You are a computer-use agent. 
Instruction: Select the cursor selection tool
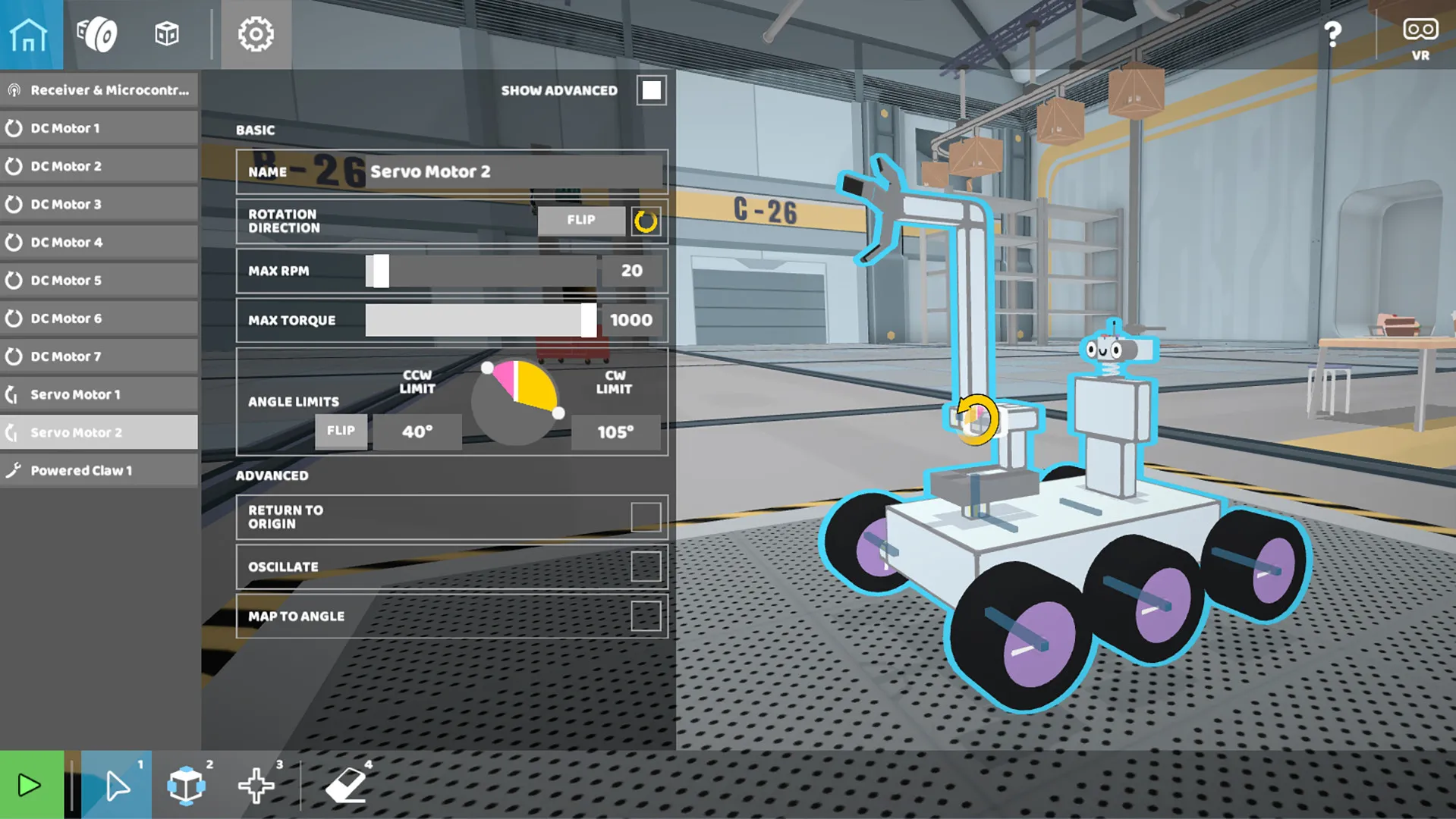pyautogui.click(x=115, y=785)
